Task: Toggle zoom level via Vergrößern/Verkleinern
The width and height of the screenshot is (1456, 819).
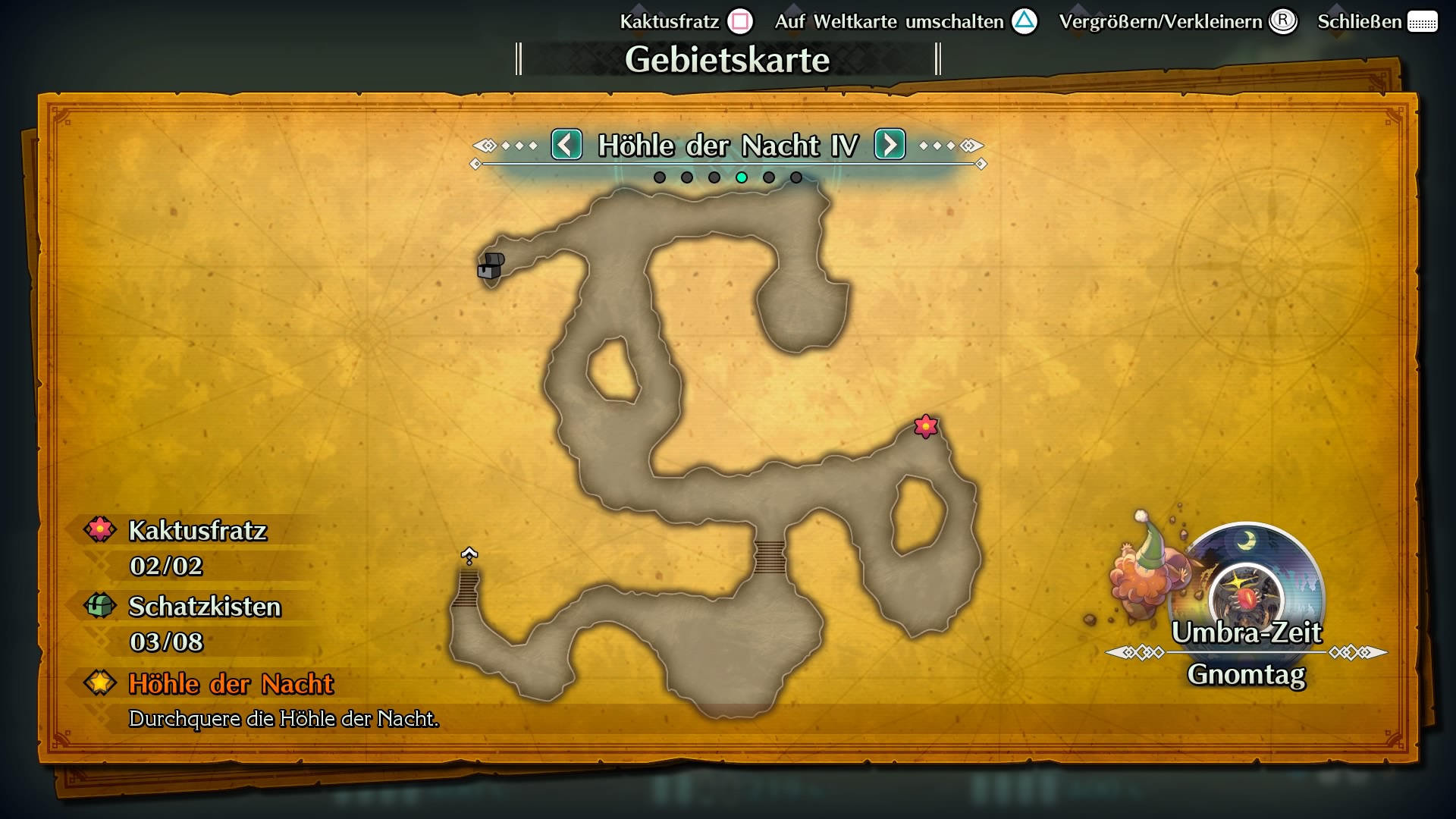Action: (x=1282, y=22)
